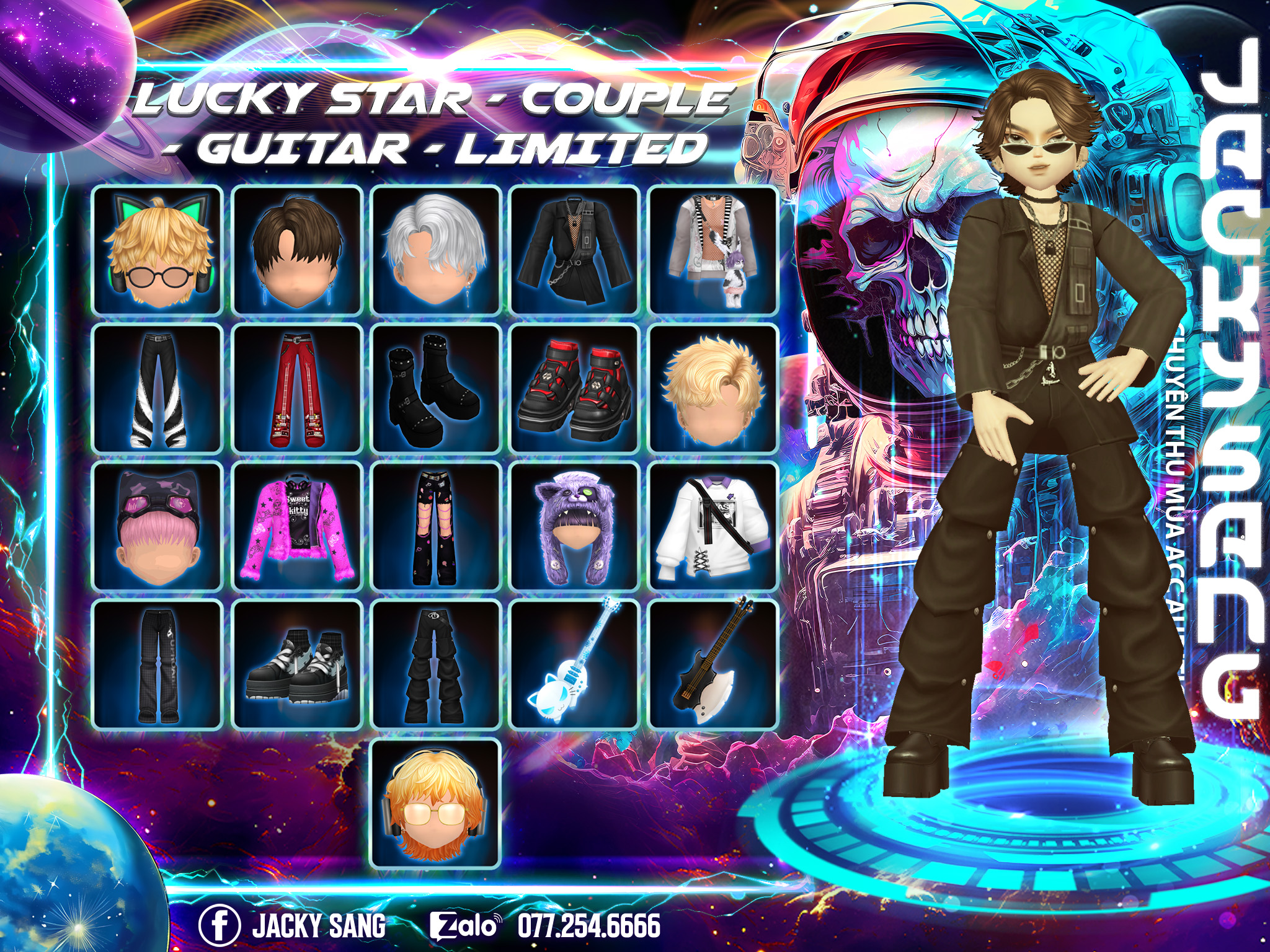Viewport: 1270px width, 952px height.
Task: Select the black pants with white stripes
Action: pyautogui.click(x=158, y=389)
